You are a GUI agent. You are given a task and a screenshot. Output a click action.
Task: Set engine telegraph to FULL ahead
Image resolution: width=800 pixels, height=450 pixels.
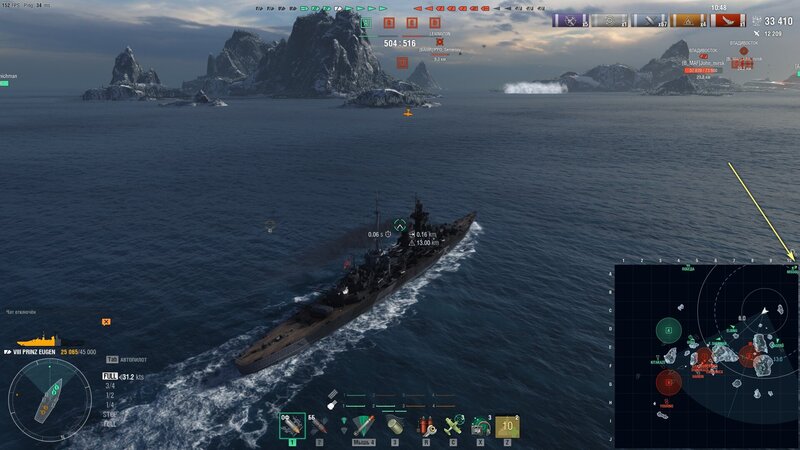point(110,376)
